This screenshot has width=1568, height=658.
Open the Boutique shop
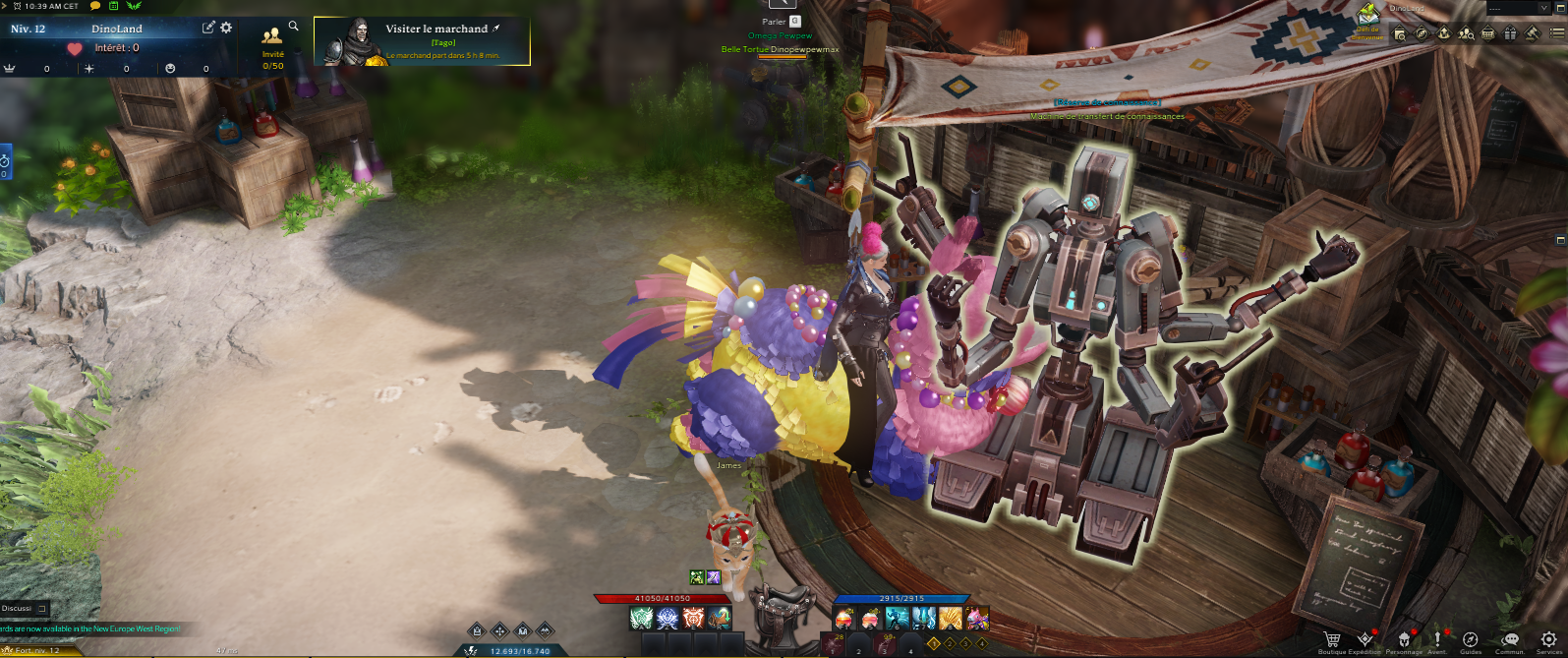point(1332,640)
